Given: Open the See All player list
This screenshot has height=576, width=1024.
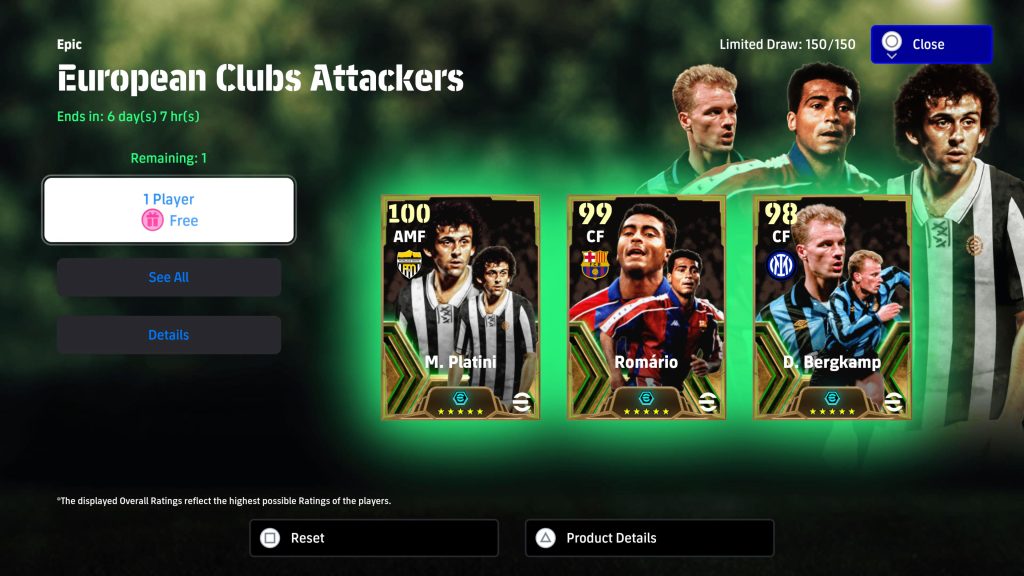Looking at the screenshot, I should pos(168,277).
